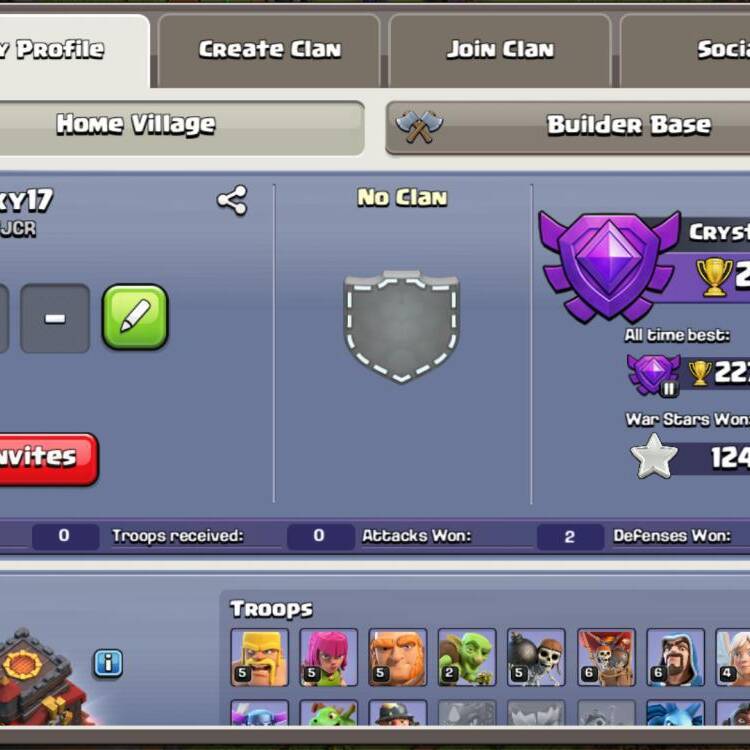Screen dimensions: 750x750
Task: Tap the Goblin troop icon
Action: click(467, 657)
